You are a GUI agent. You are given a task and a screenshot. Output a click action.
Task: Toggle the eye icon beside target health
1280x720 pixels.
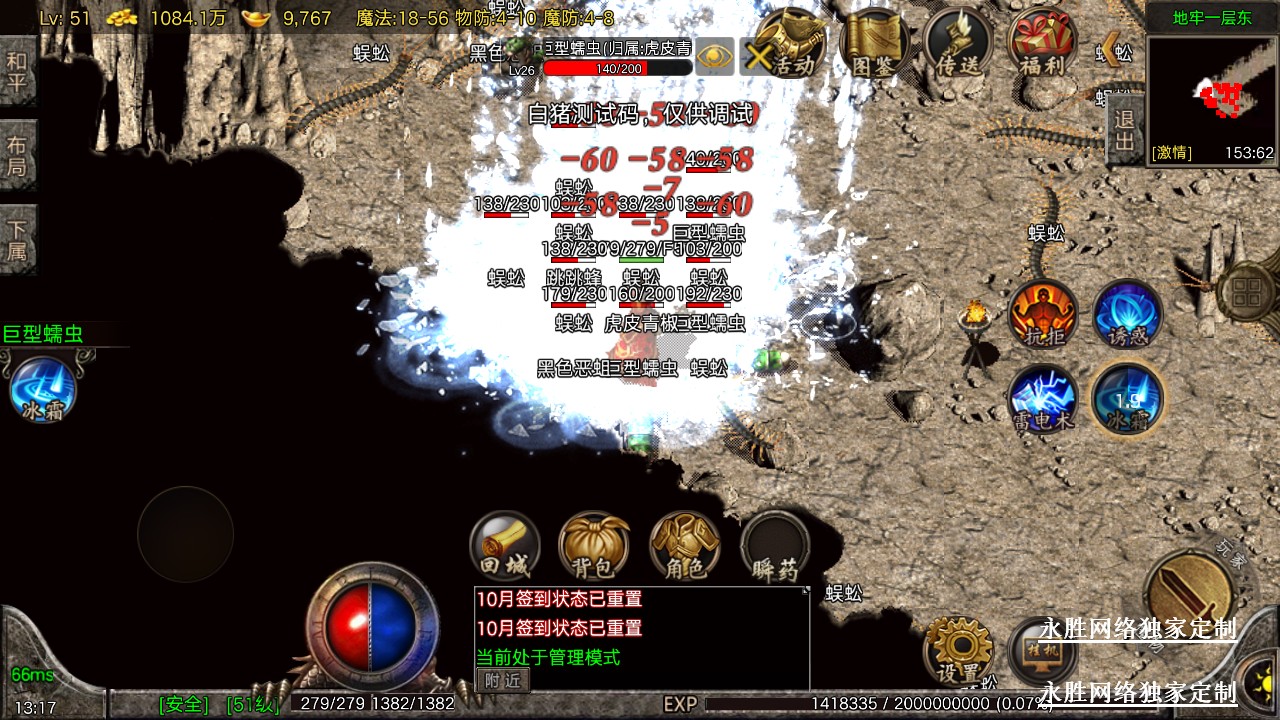(x=714, y=56)
